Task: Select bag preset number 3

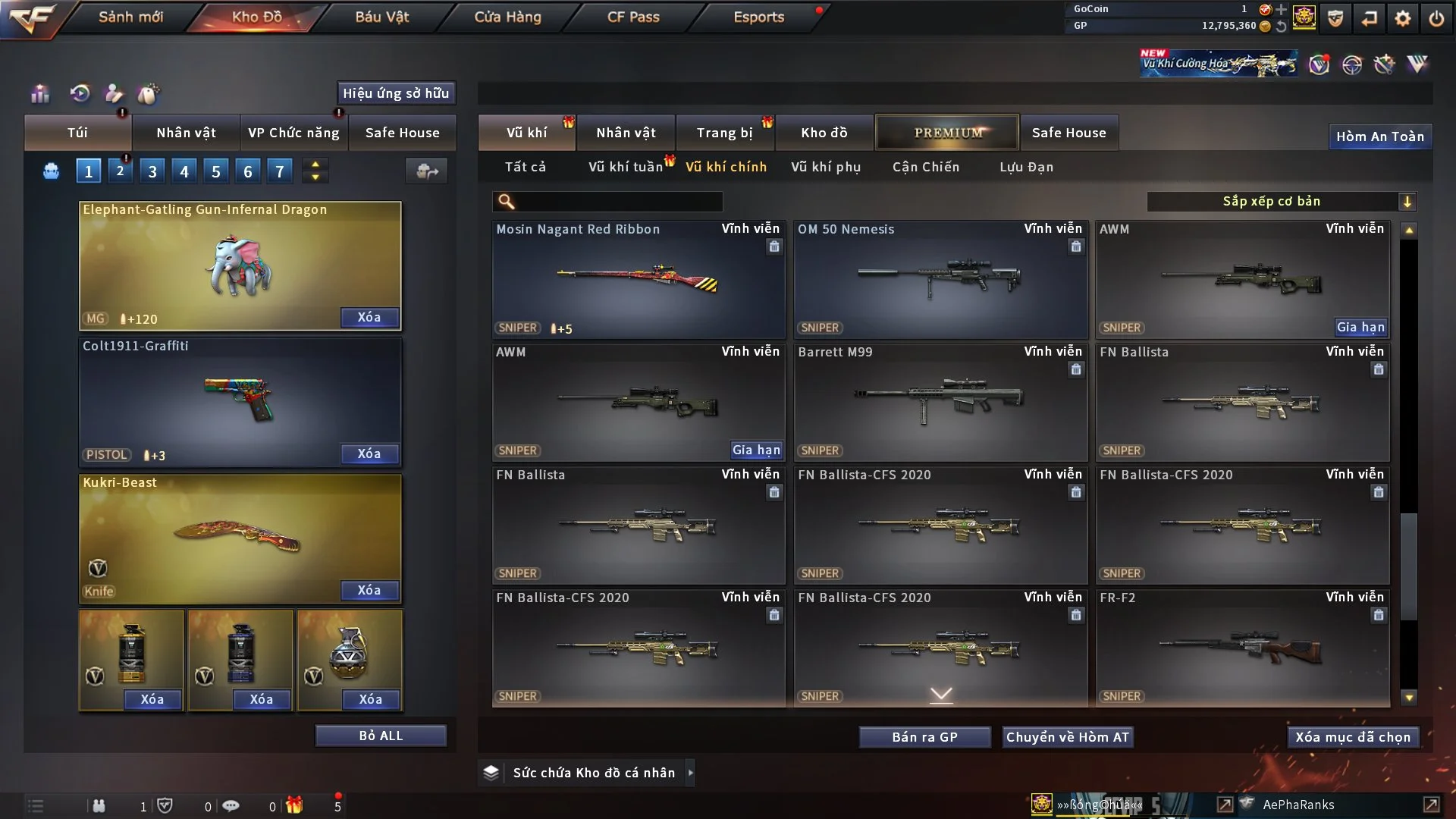Action: click(152, 171)
